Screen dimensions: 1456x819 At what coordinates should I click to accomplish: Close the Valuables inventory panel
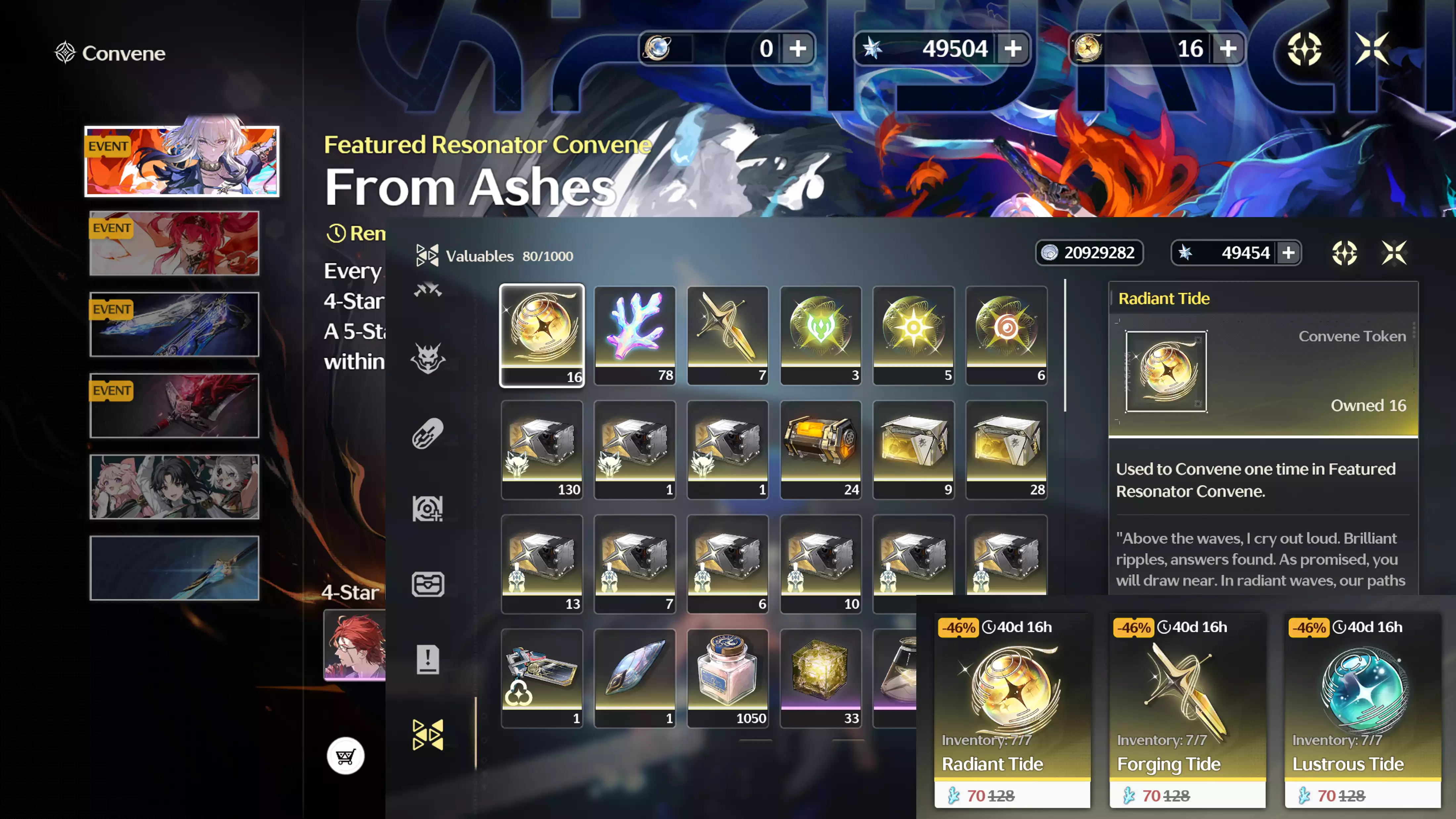click(1394, 253)
